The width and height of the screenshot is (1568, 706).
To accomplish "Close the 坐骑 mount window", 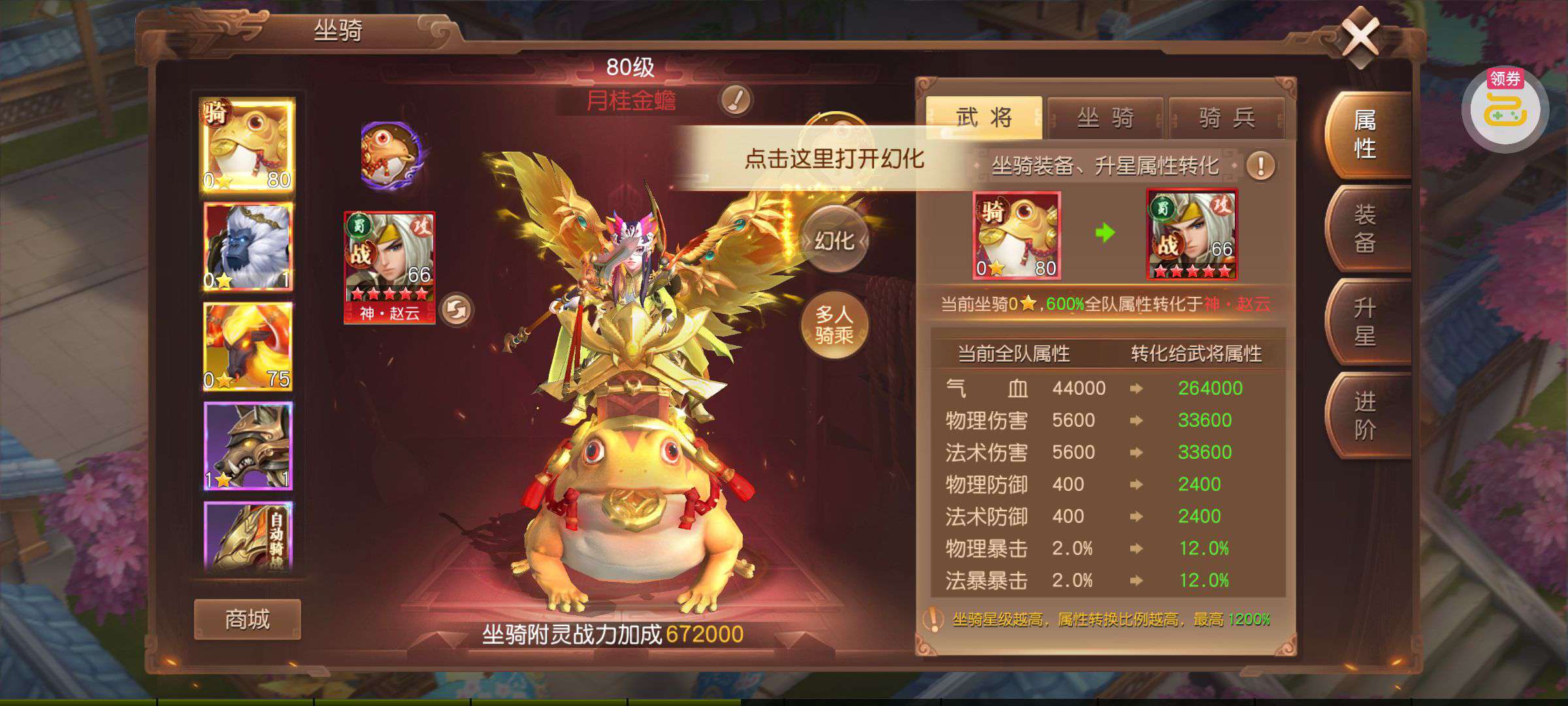I will click(1360, 38).
